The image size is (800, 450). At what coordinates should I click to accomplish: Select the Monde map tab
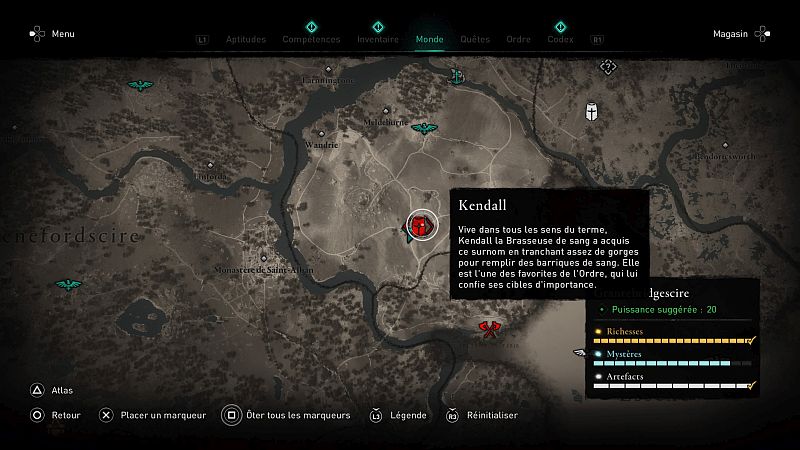(429, 39)
